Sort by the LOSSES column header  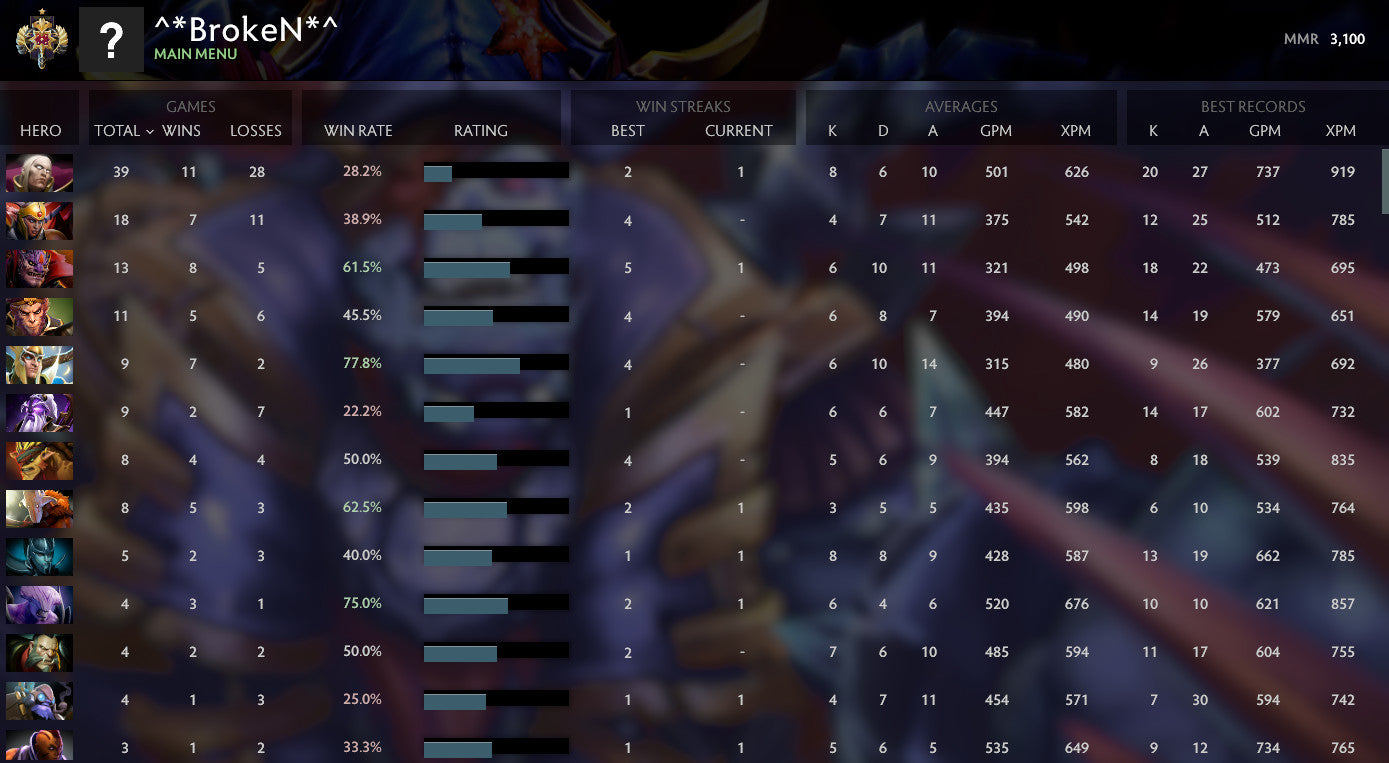pos(255,131)
